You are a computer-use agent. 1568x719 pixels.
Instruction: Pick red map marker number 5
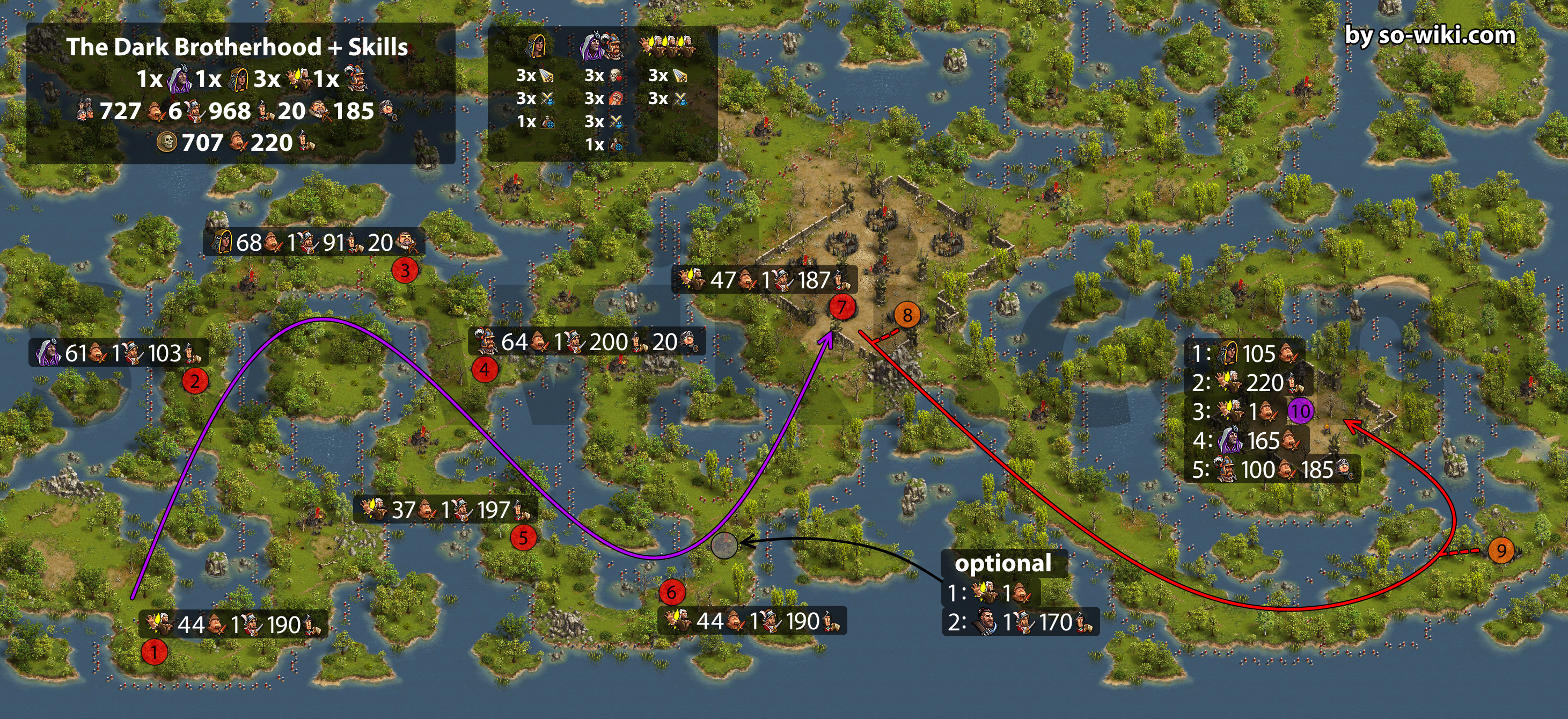(x=523, y=538)
